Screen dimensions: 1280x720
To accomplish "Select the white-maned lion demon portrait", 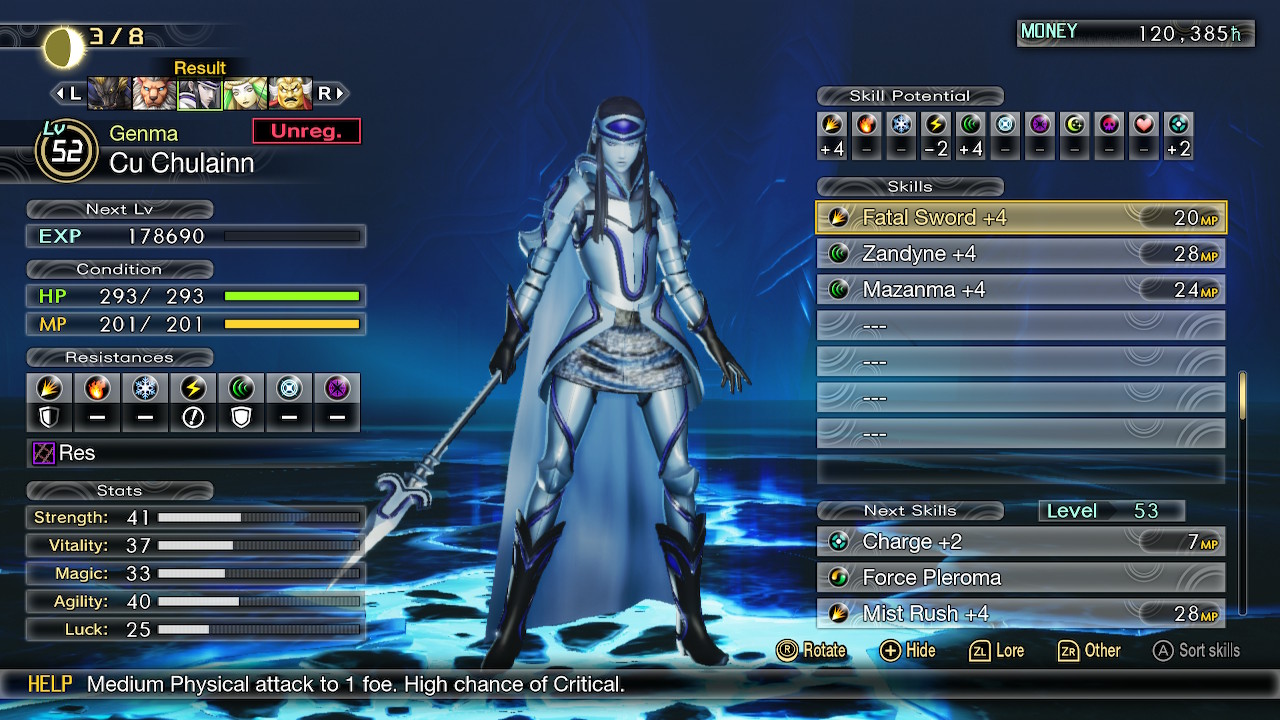I will [x=154, y=94].
